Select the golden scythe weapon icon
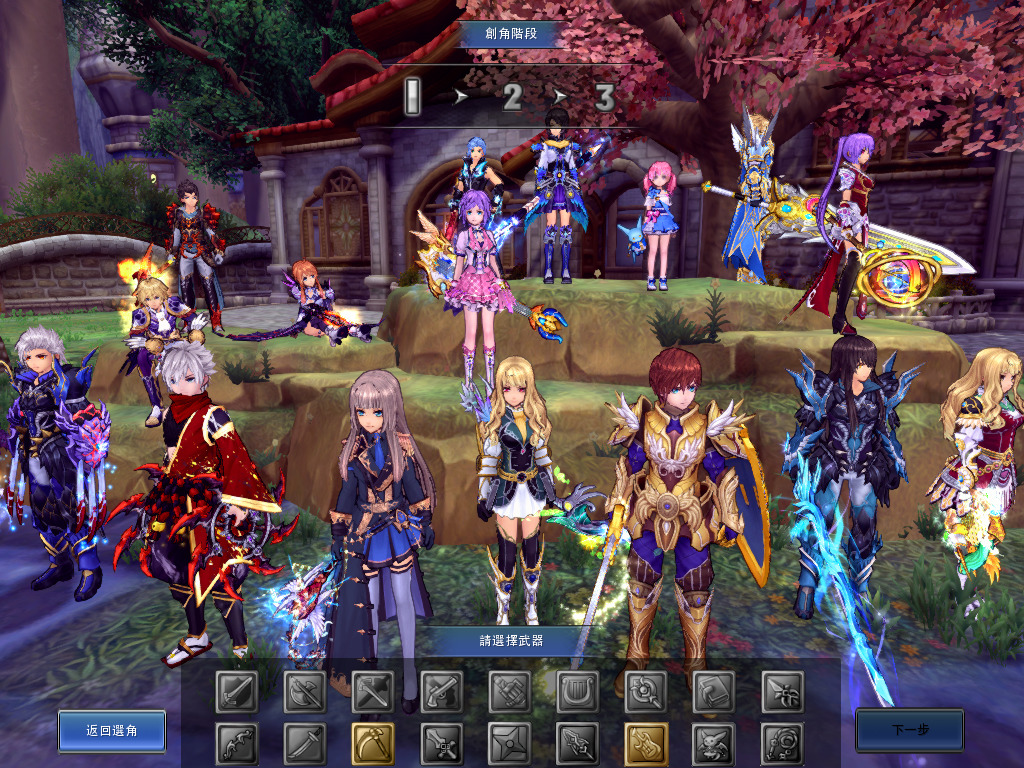The image size is (1024, 768). click(x=373, y=744)
